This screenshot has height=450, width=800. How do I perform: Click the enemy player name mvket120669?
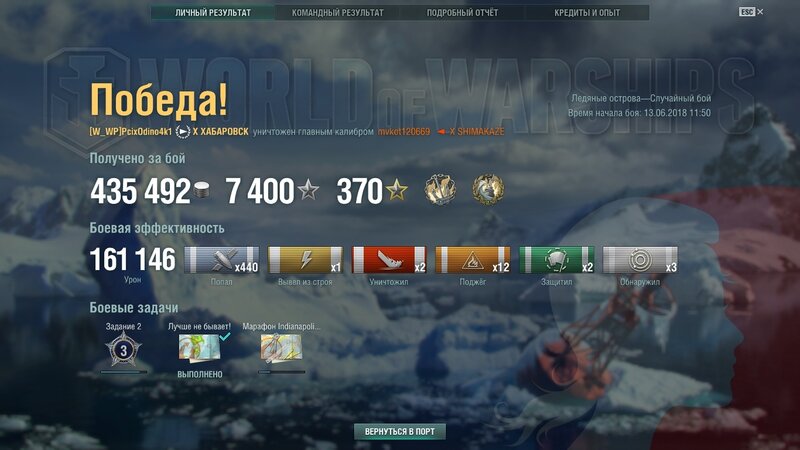[x=404, y=131]
